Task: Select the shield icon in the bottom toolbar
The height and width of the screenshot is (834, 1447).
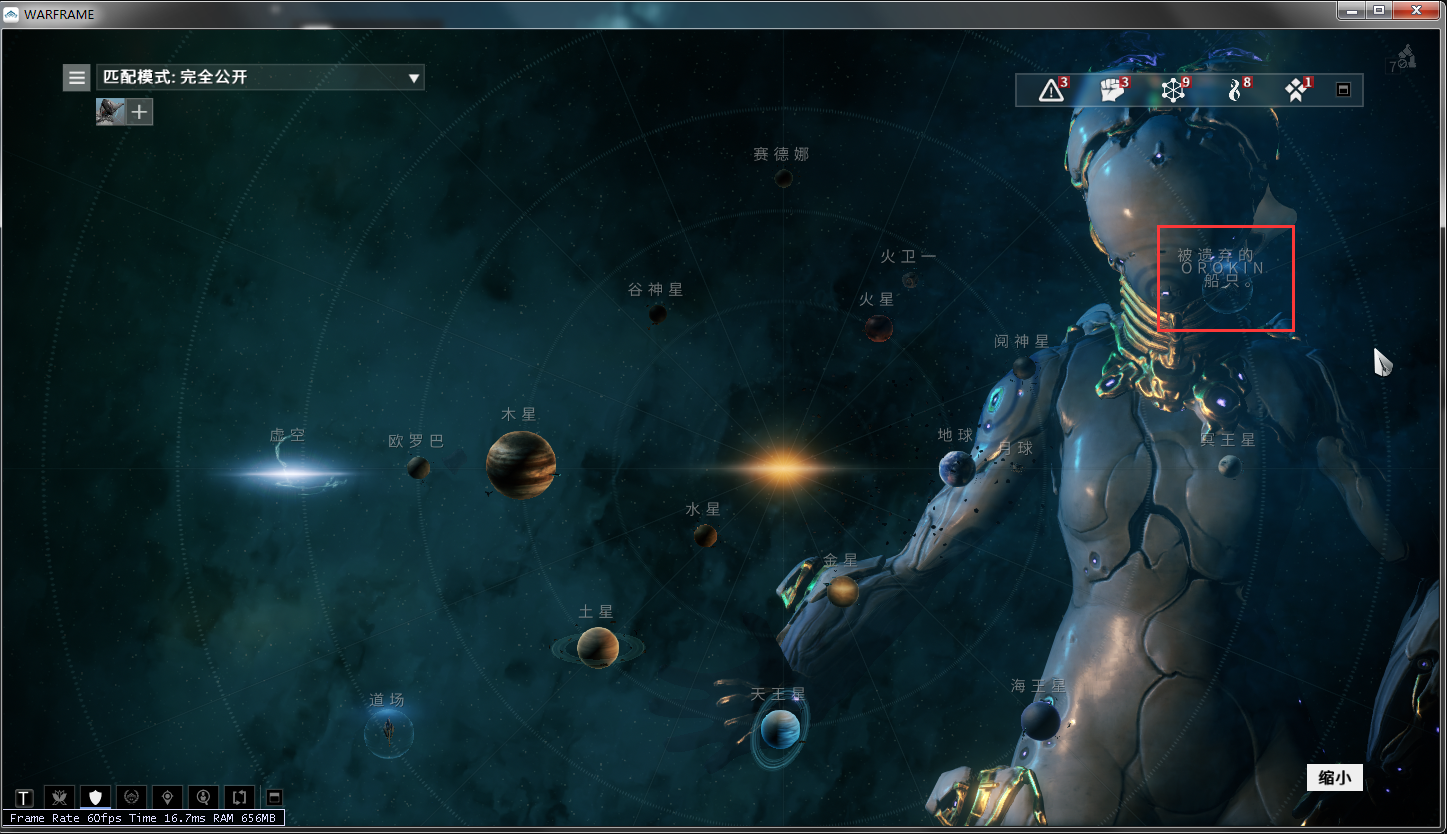Action: [95, 797]
